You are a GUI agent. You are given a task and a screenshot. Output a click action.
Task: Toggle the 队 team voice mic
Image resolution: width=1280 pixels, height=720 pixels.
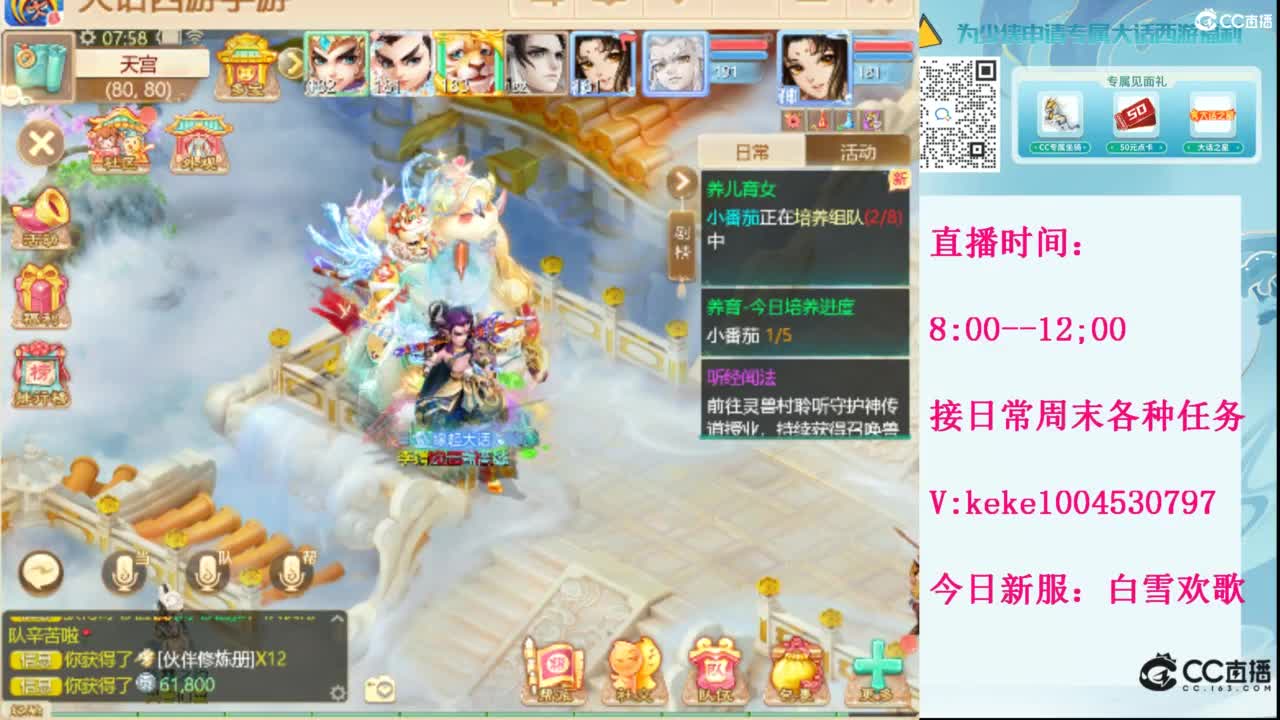pos(209,574)
